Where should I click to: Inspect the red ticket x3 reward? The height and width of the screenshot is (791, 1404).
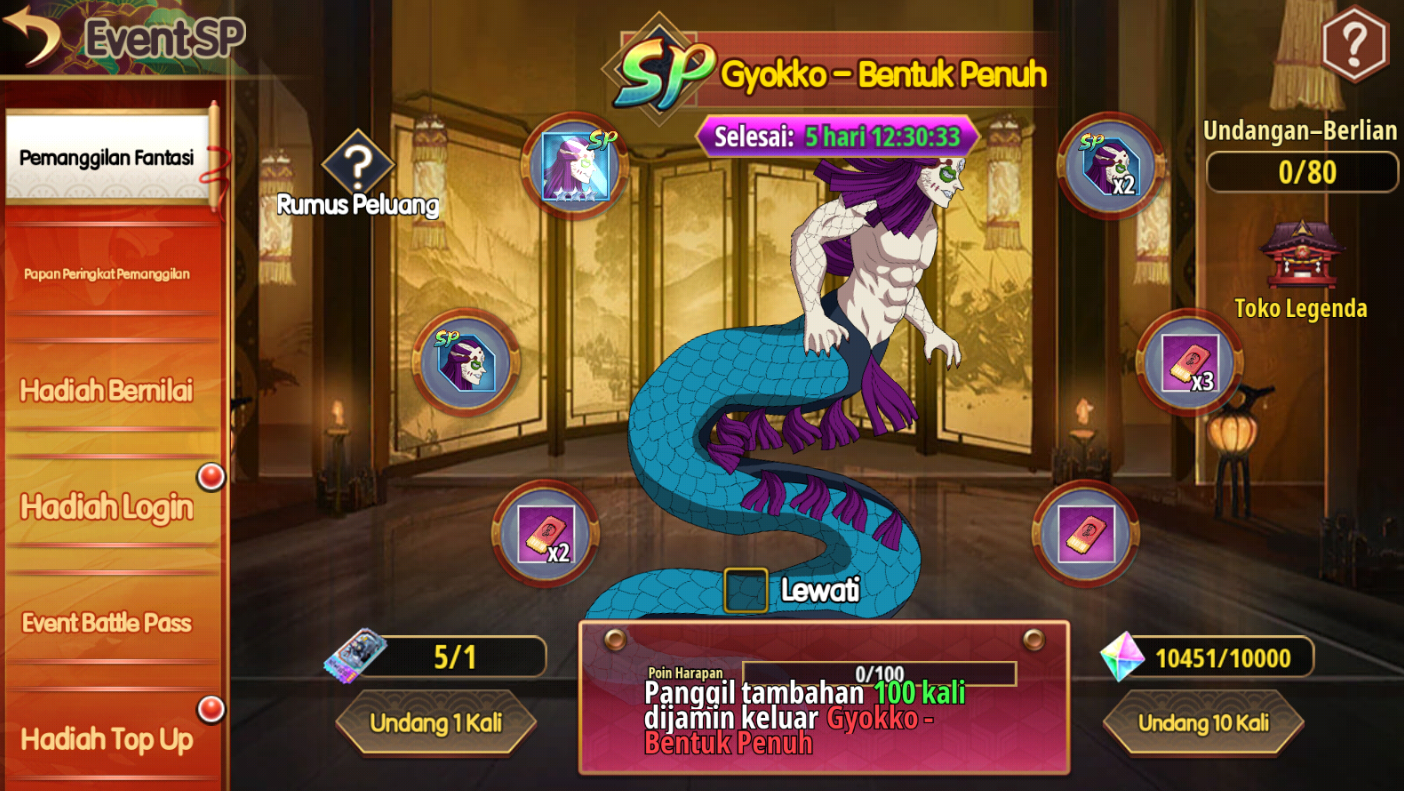tap(1189, 363)
